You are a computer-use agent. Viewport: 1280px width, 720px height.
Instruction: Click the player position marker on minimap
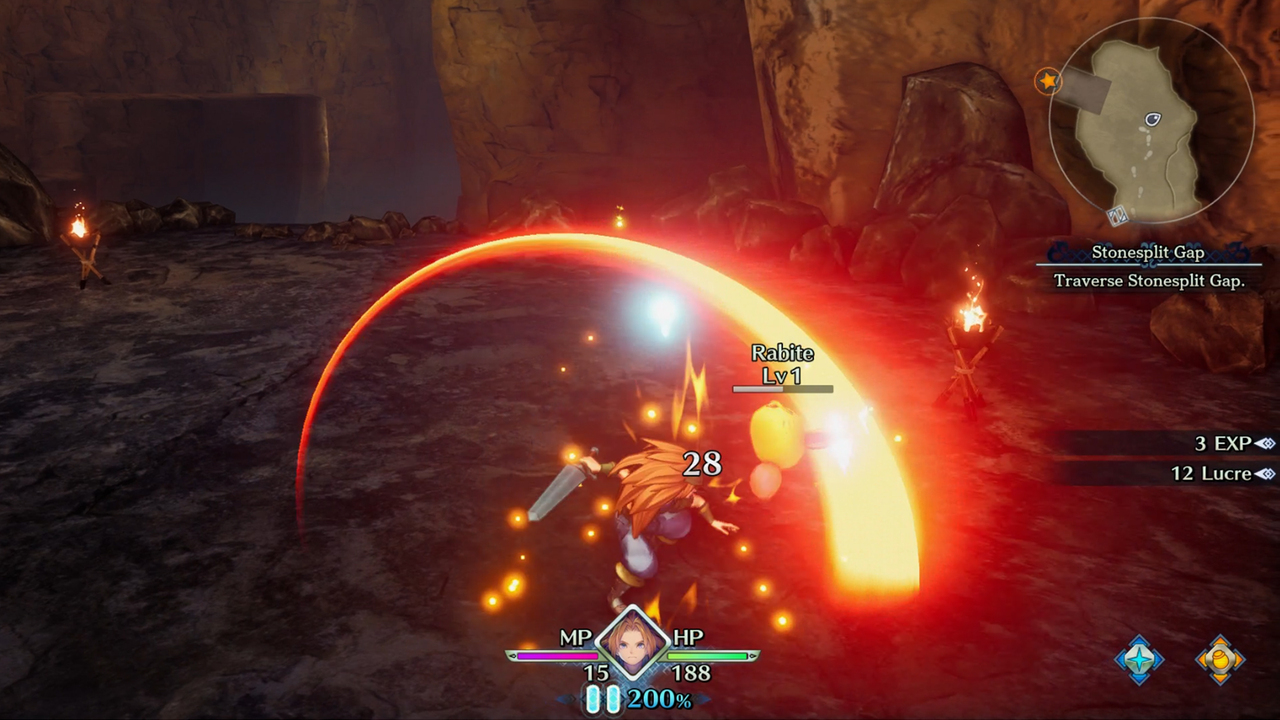(x=1152, y=120)
